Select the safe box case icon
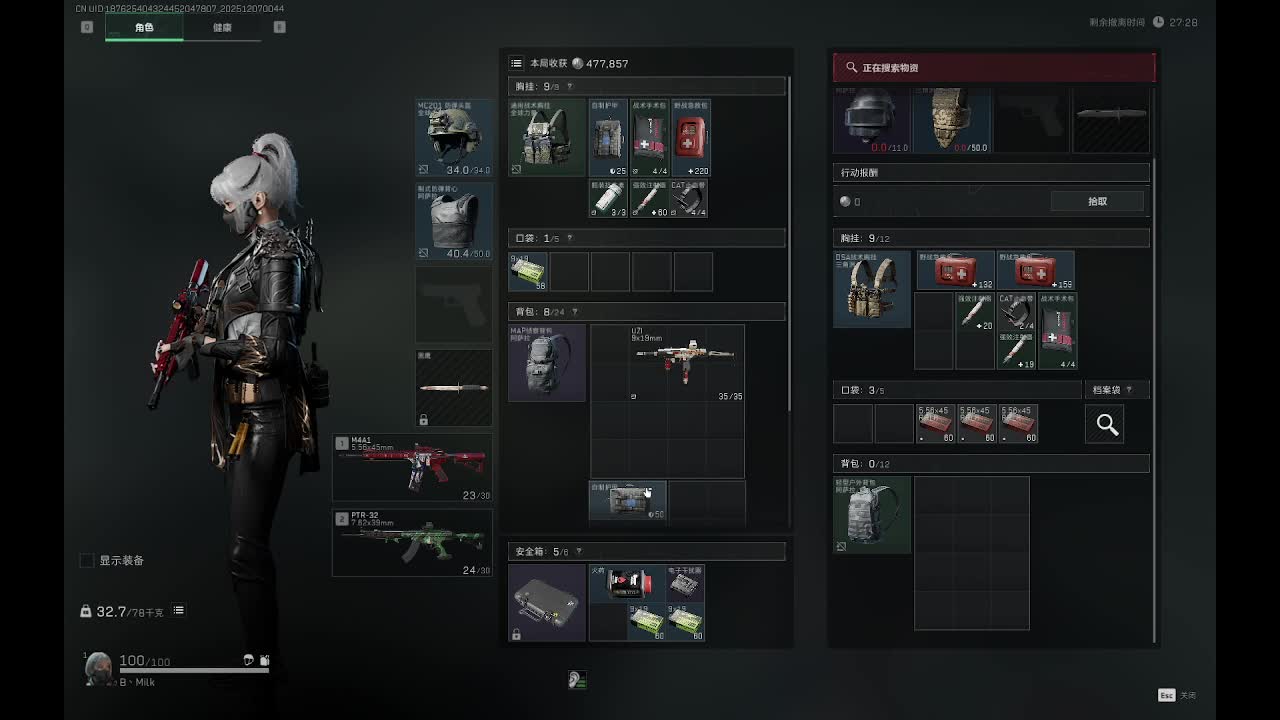 pos(547,603)
